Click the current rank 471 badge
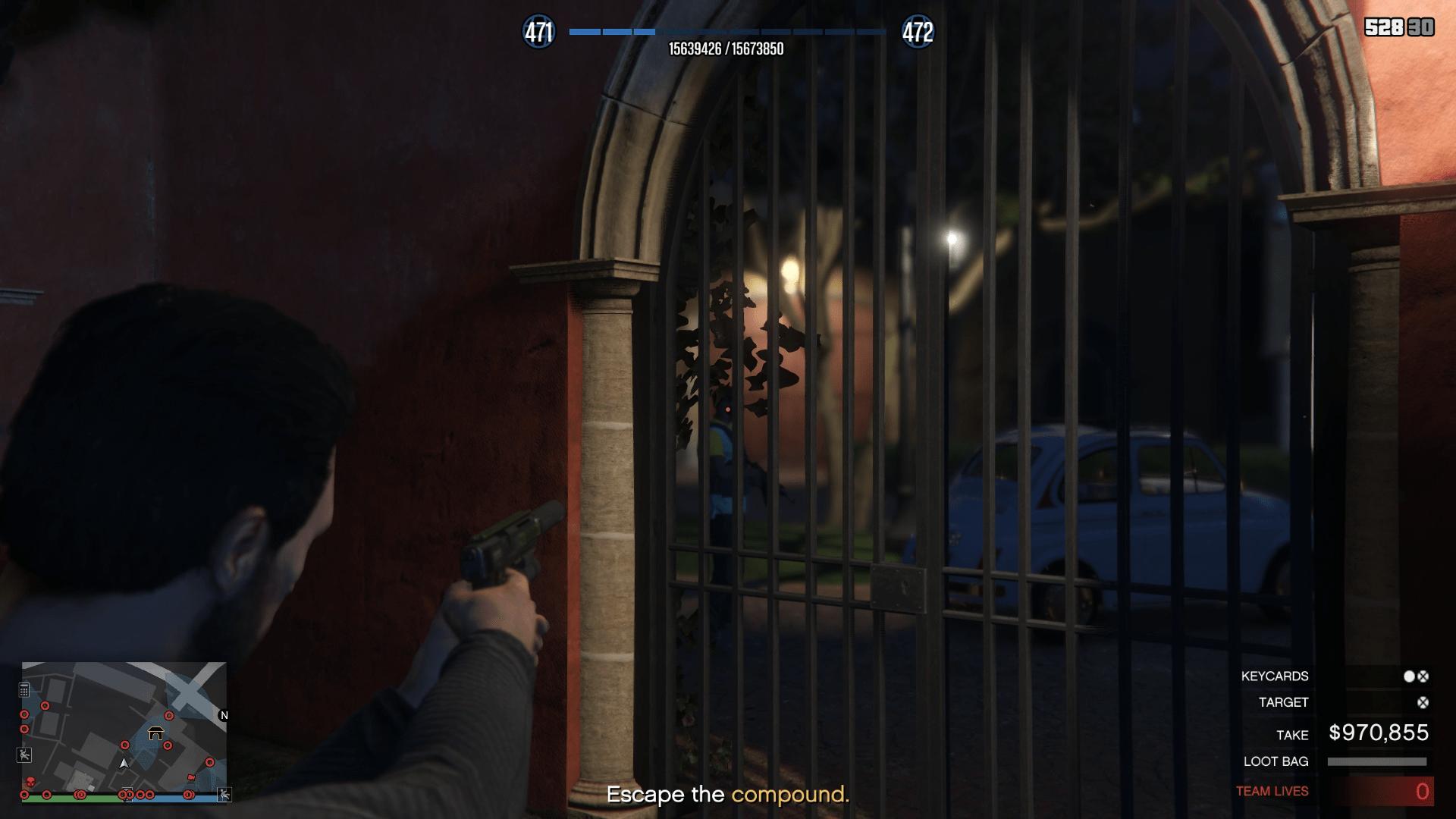This screenshot has width=1456, height=819. 538,32
